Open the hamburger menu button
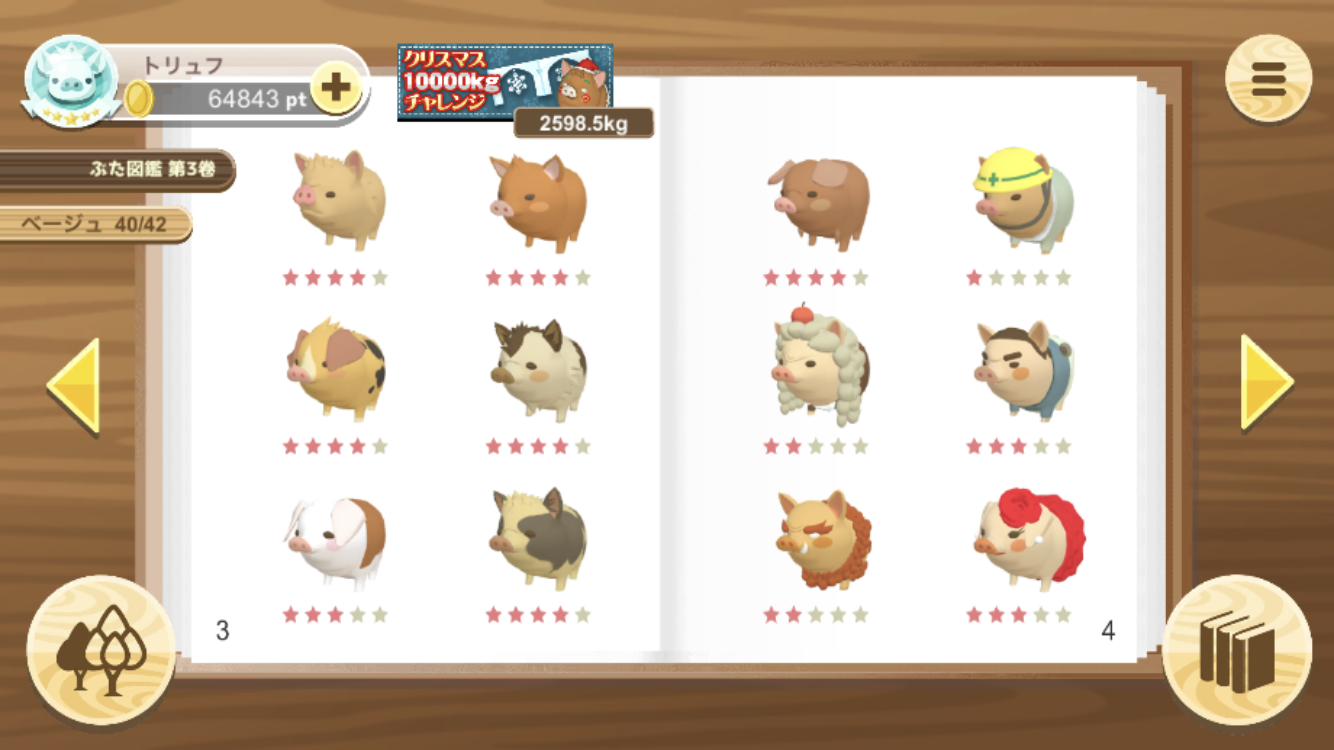 pos(1268,79)
